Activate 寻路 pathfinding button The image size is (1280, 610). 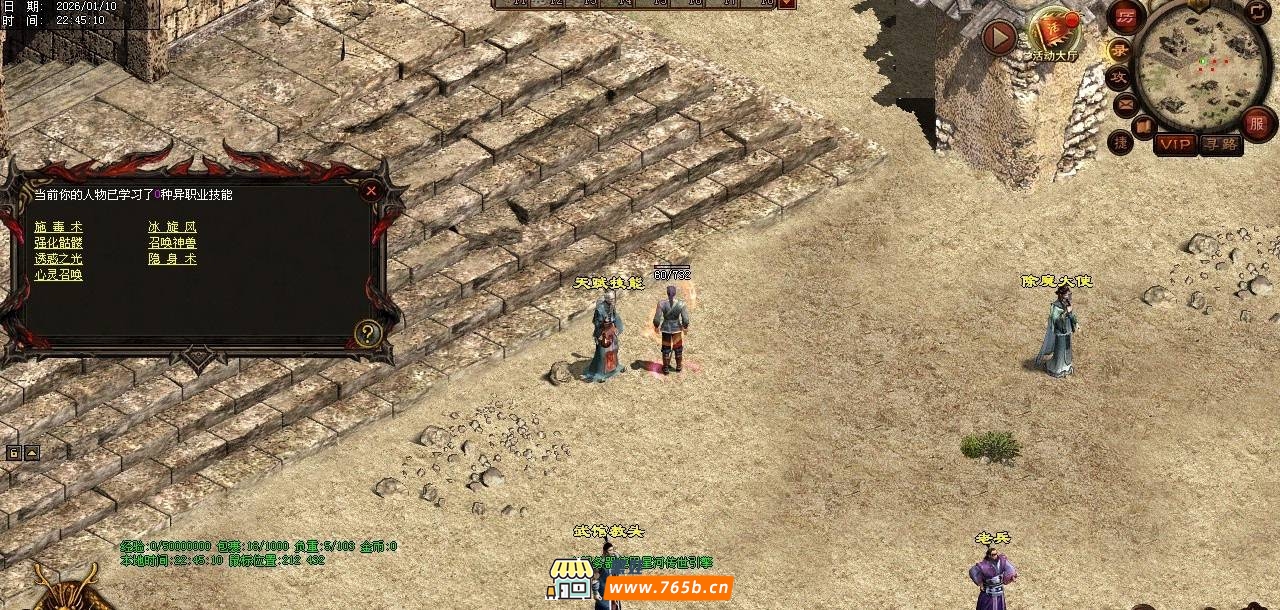[1220, 144]
